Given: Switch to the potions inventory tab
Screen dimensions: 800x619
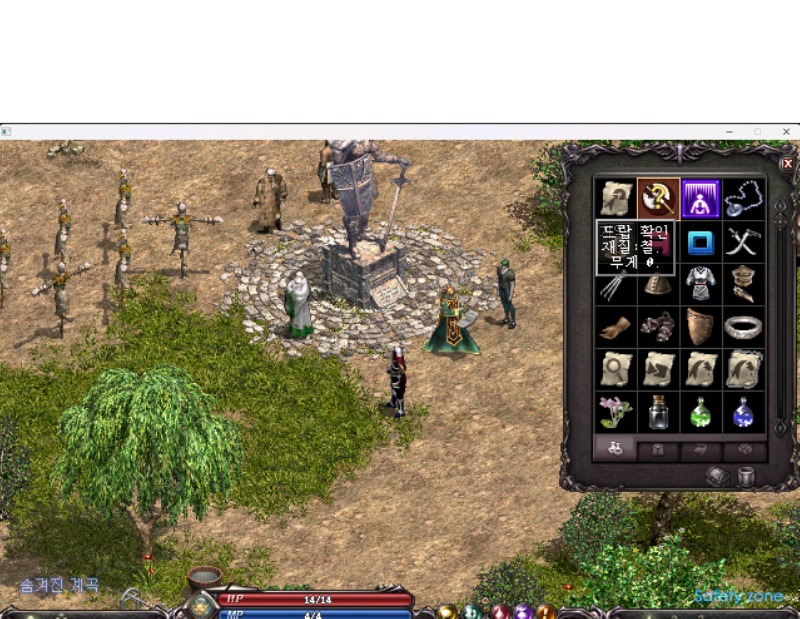Looking at the screenshot, I should (615, 449).
